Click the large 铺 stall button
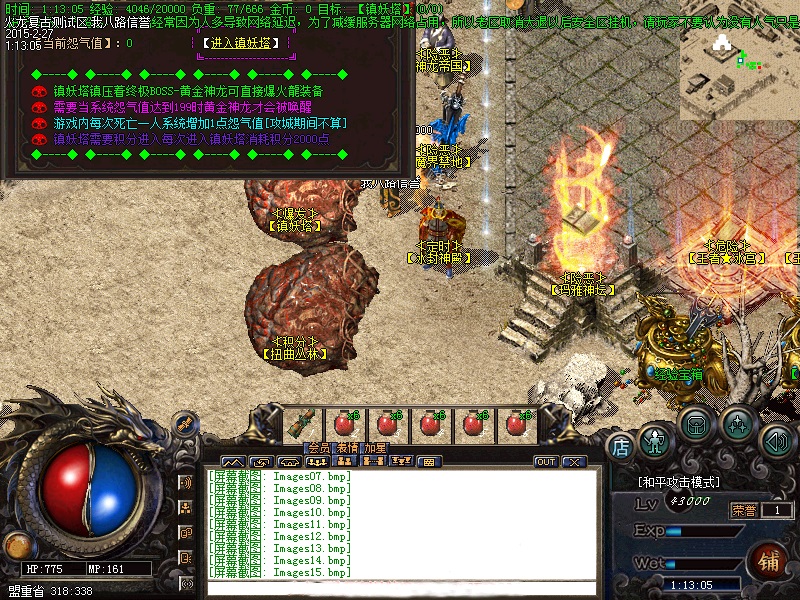 tap(771, 558)
